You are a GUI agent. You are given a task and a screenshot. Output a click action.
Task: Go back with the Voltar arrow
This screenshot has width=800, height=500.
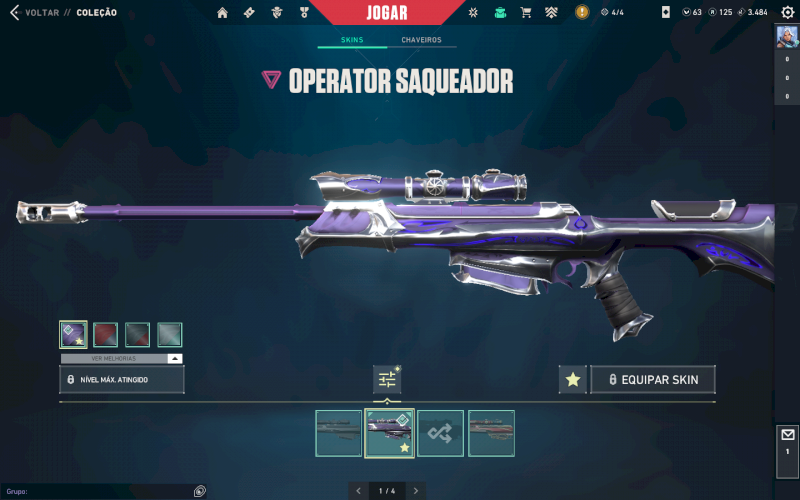[14, 12]
